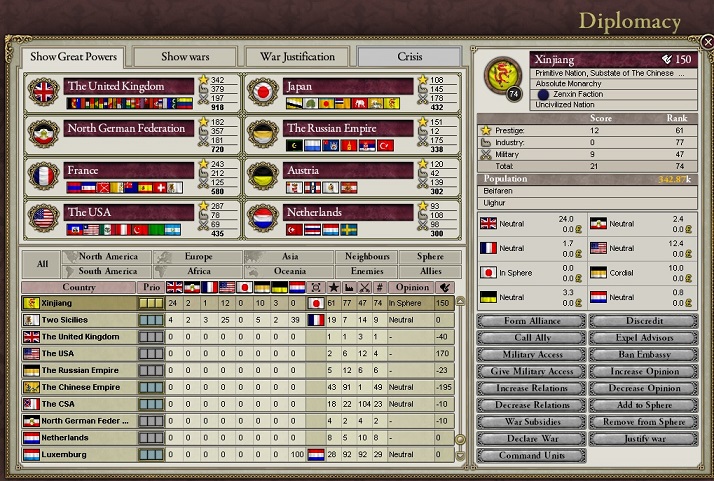Show the Crisis tab
Image resolution: width=714 pixels, height=481 pixels.
point(409,56)
